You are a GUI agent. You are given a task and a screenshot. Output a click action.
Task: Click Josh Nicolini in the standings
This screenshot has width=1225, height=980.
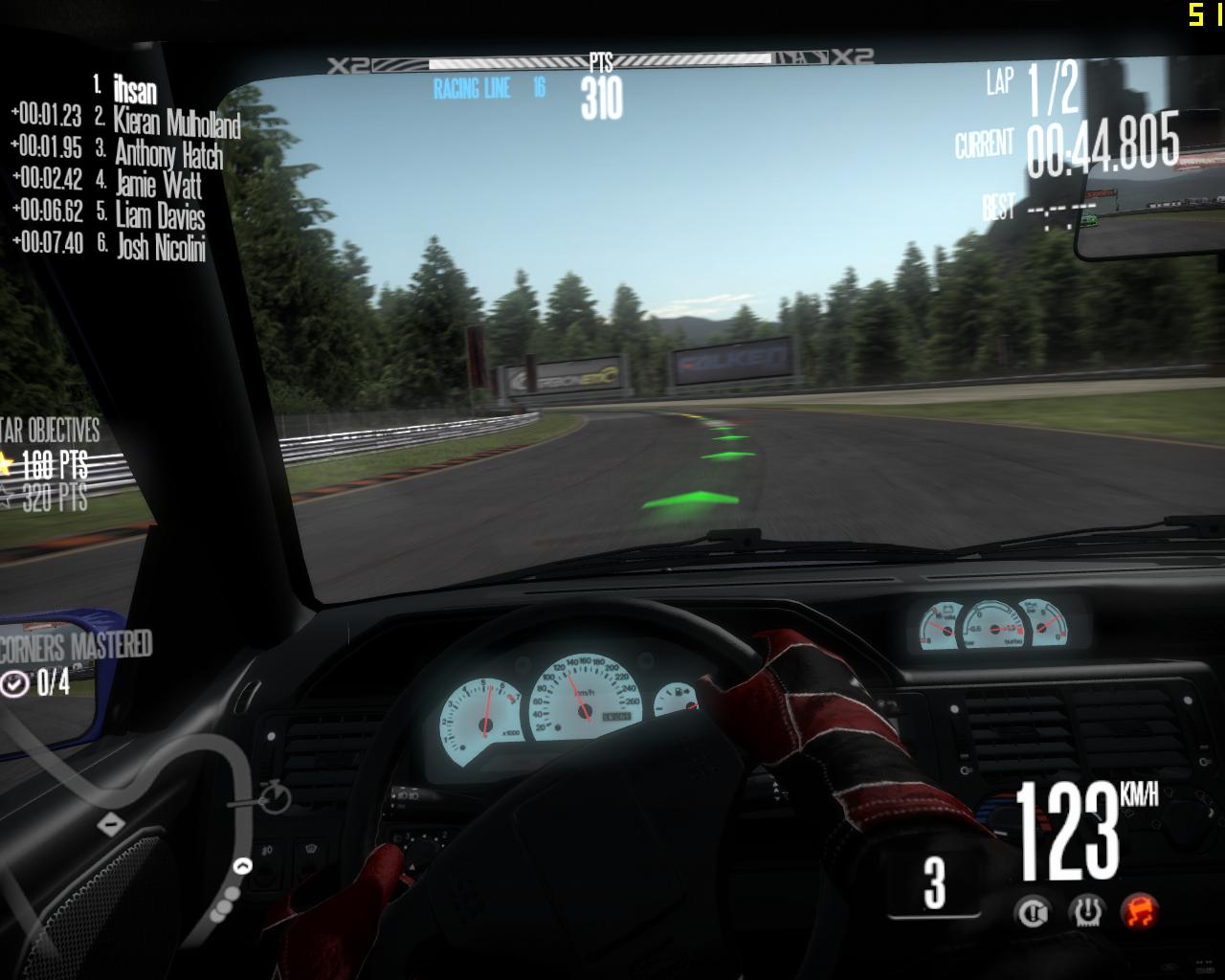pyautogui.click(x=161, y=247)
